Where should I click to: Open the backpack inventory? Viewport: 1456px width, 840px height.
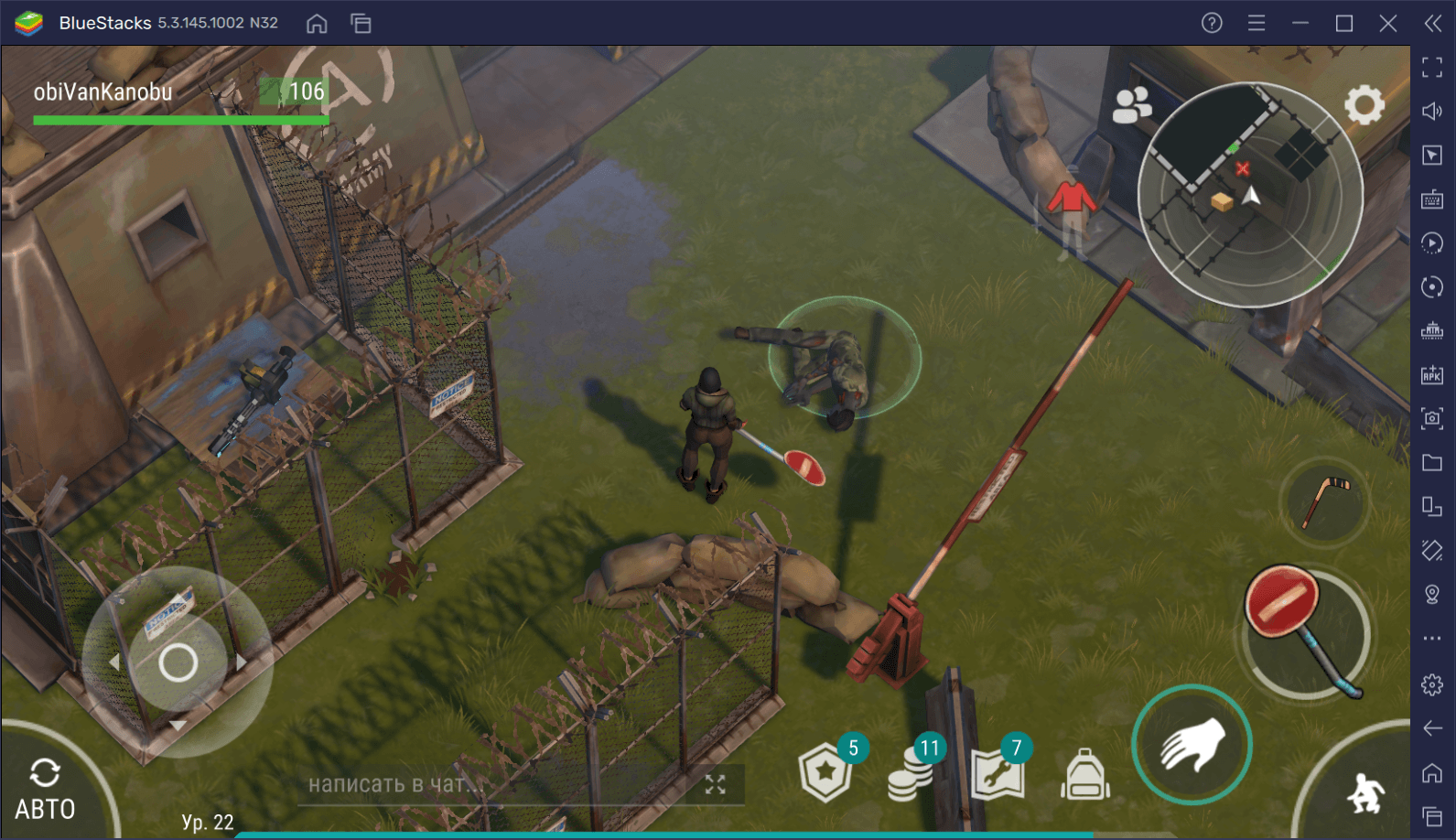pos(1085,775)
